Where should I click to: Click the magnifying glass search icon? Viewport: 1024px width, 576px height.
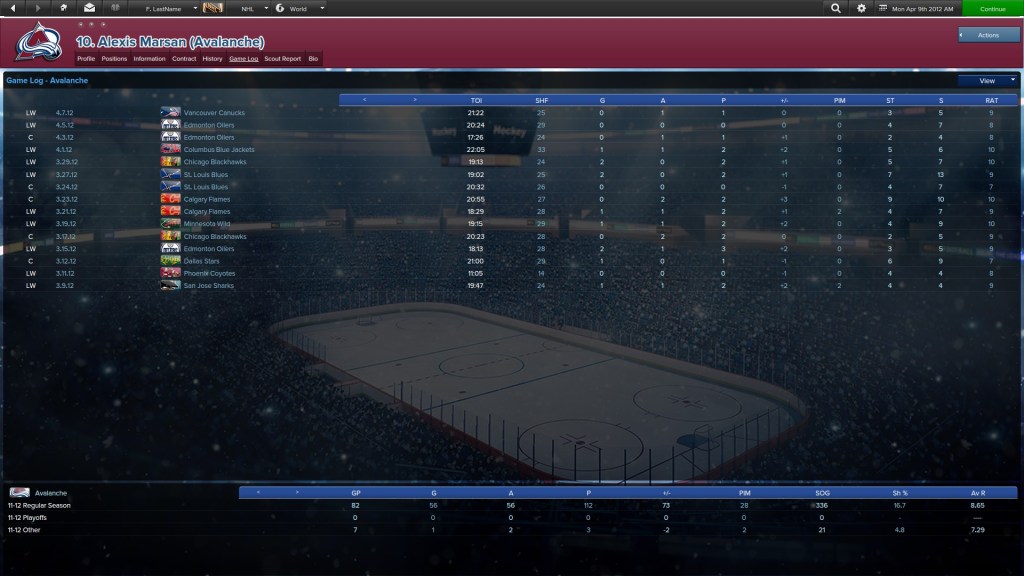click(836, 8)
